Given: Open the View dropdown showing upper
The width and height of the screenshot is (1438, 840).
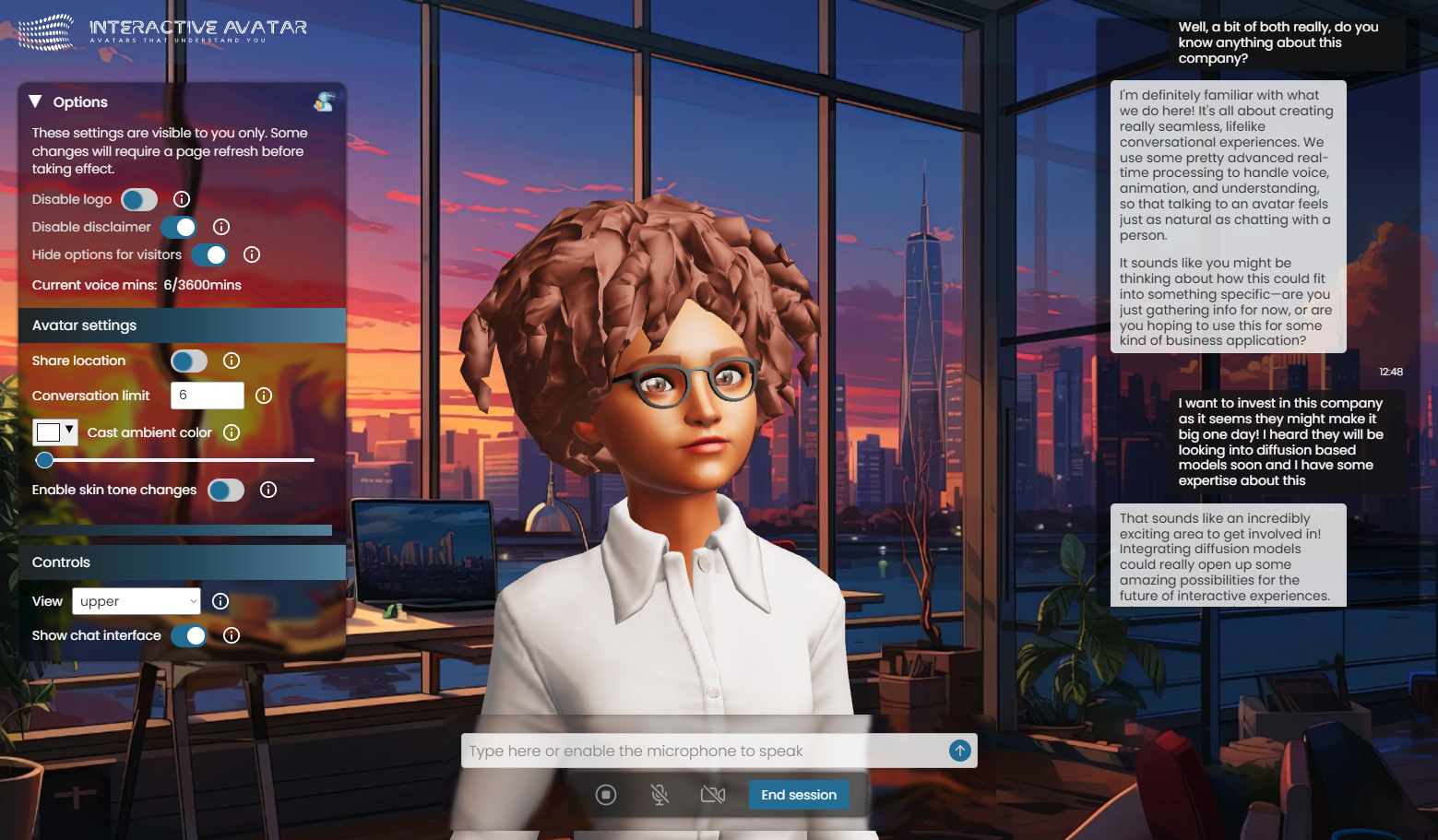Looking at the screenshot, I should 136,601.
